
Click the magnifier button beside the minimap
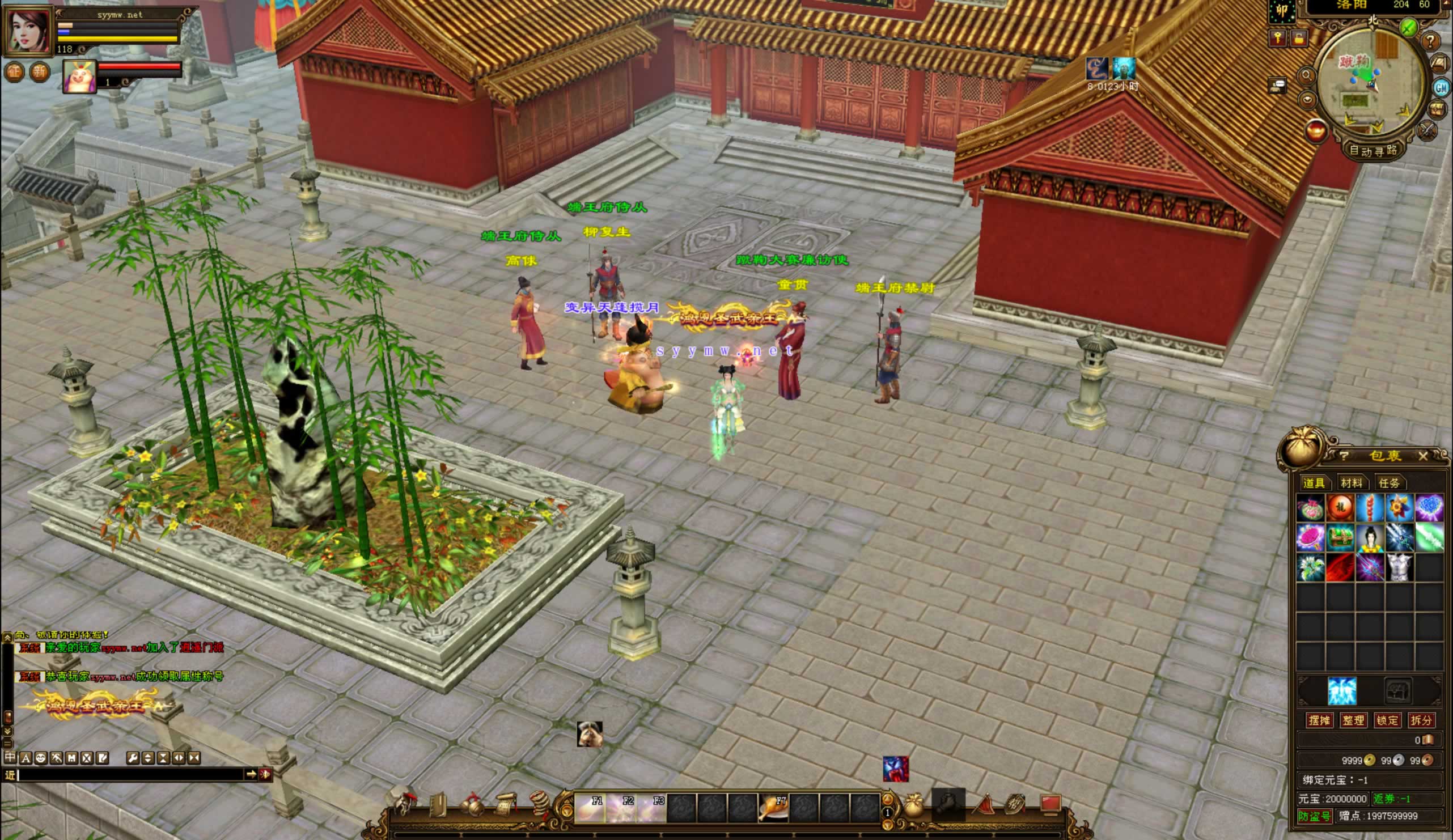tap(1307, 75)
